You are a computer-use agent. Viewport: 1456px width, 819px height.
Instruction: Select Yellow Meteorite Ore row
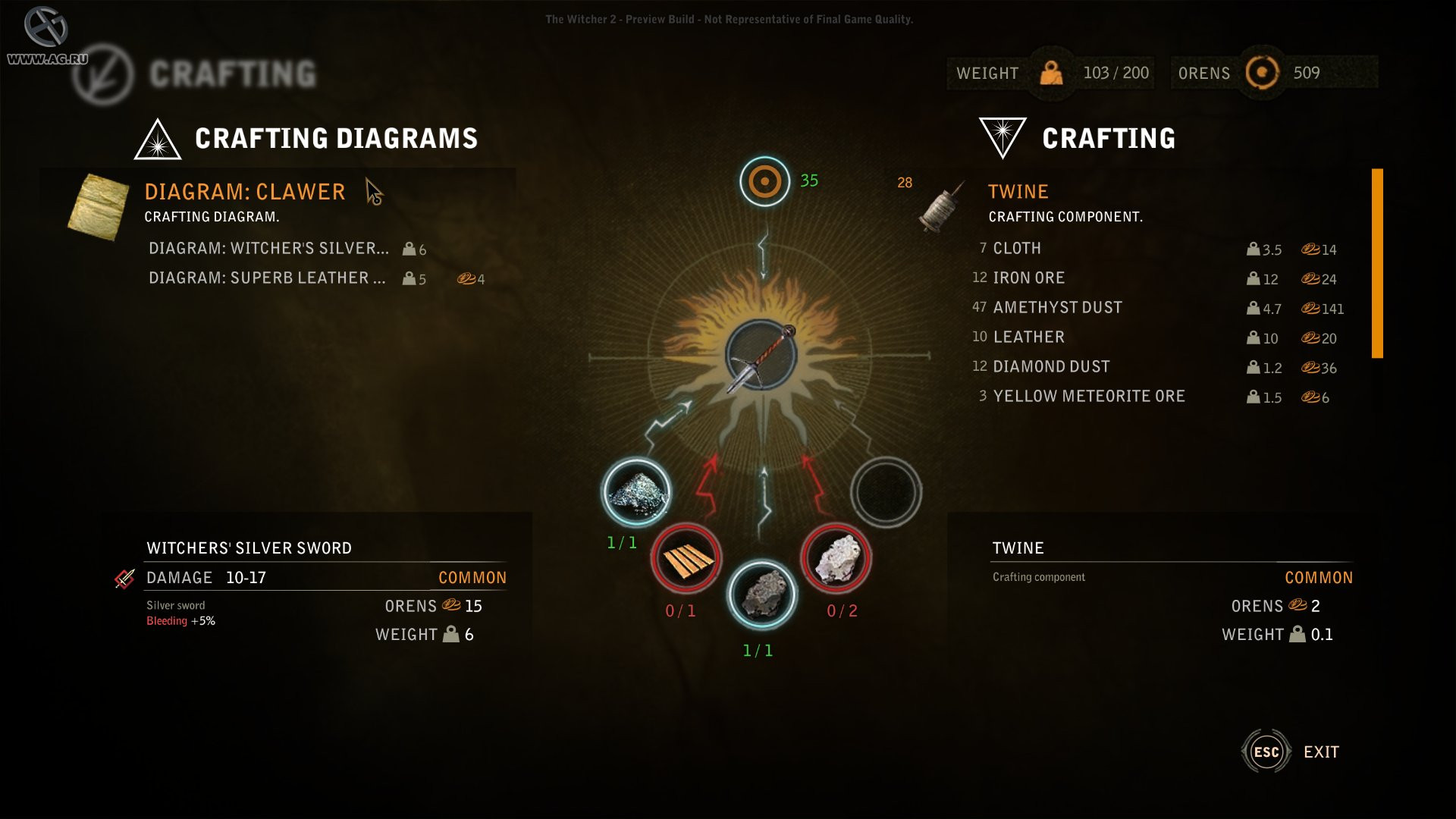(1089, 397)
